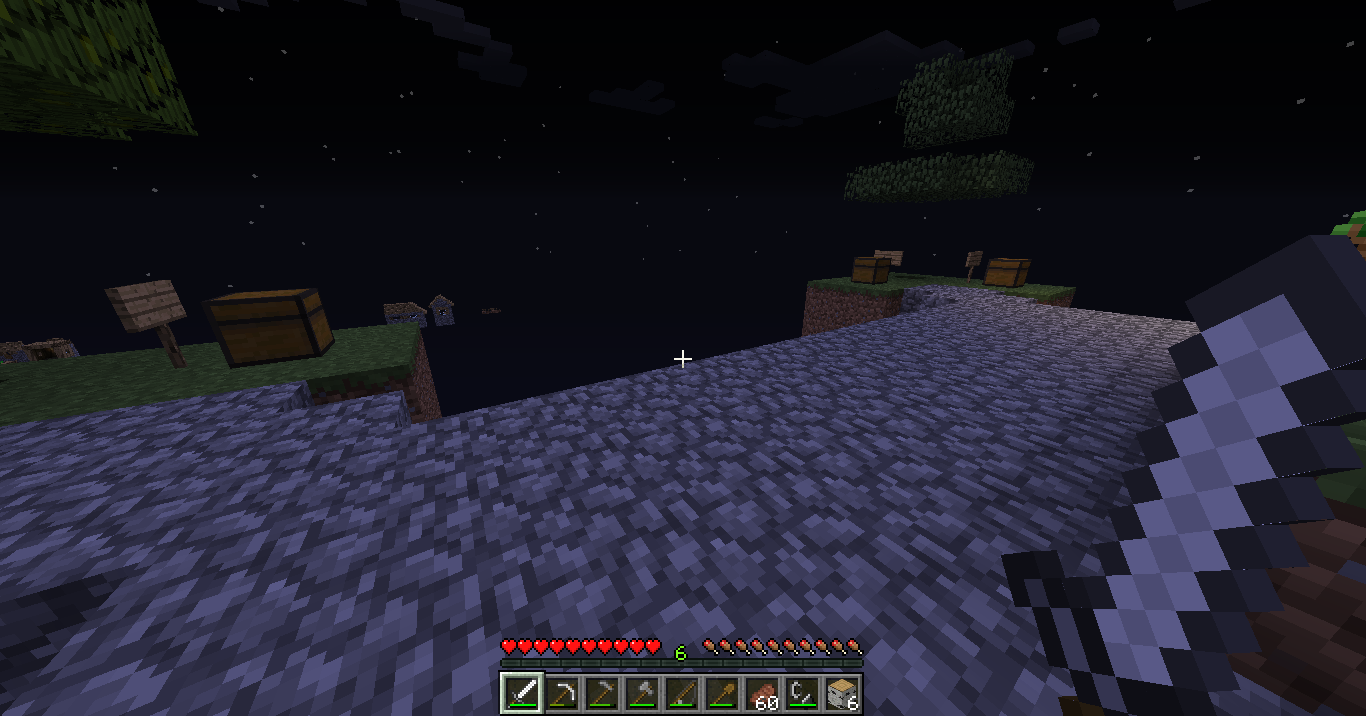Select the iron sword hotbar slot

[x=522, y=692]
